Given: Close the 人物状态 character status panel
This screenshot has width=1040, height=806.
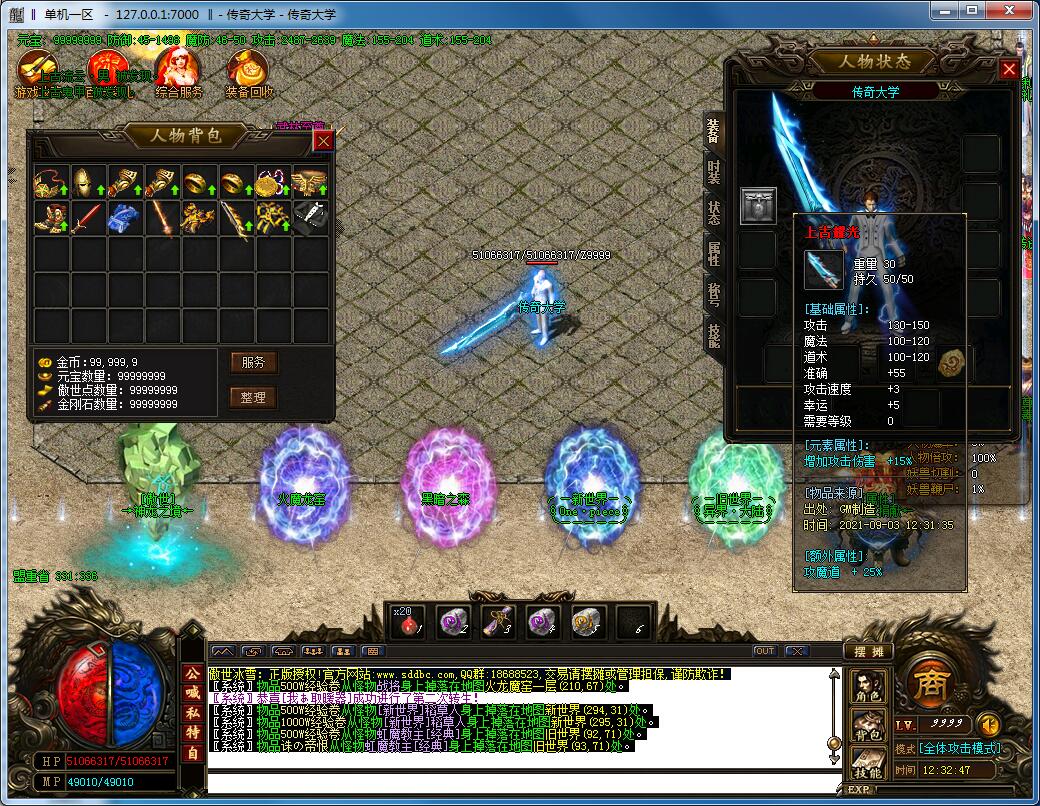Looking at the screenshot, I should click(x=1009, y=69).
